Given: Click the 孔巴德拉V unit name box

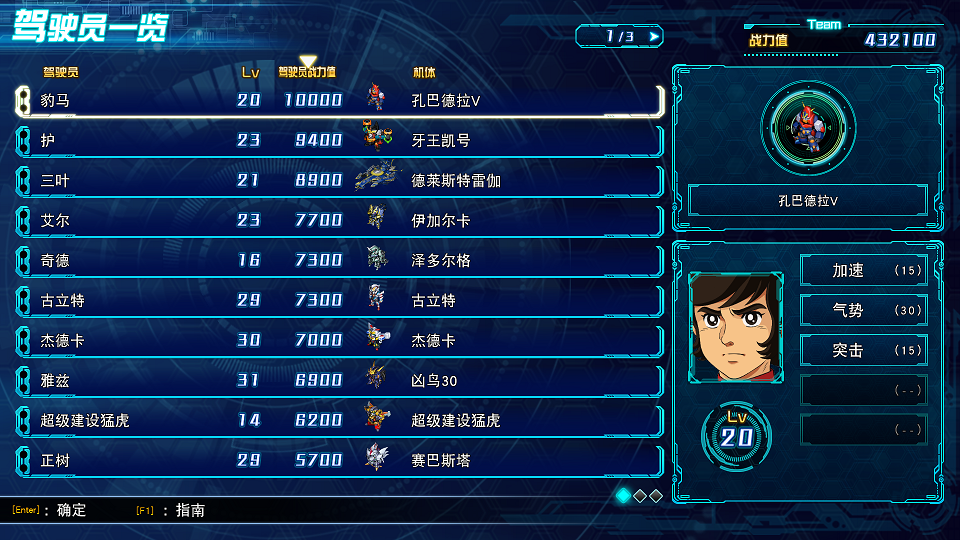Looking at the screenshot, I should click(x=808, y=200).
